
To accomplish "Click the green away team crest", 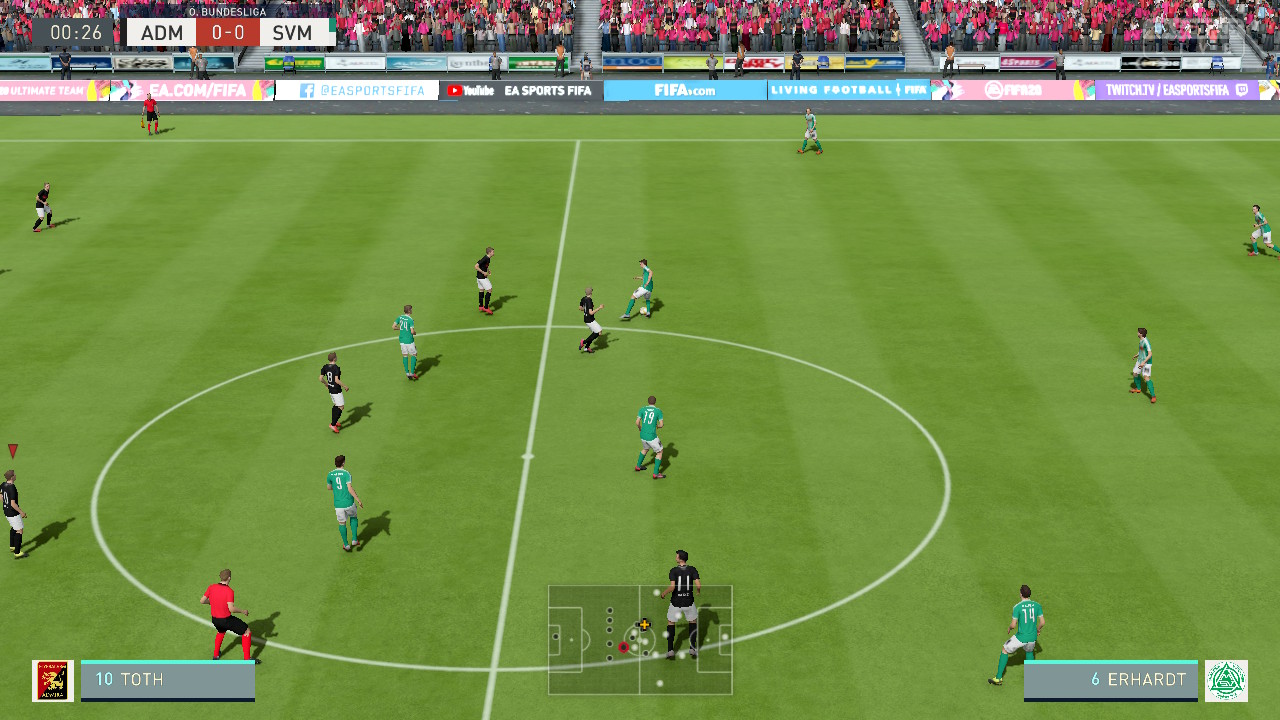I will click(x=1226, y=680).
